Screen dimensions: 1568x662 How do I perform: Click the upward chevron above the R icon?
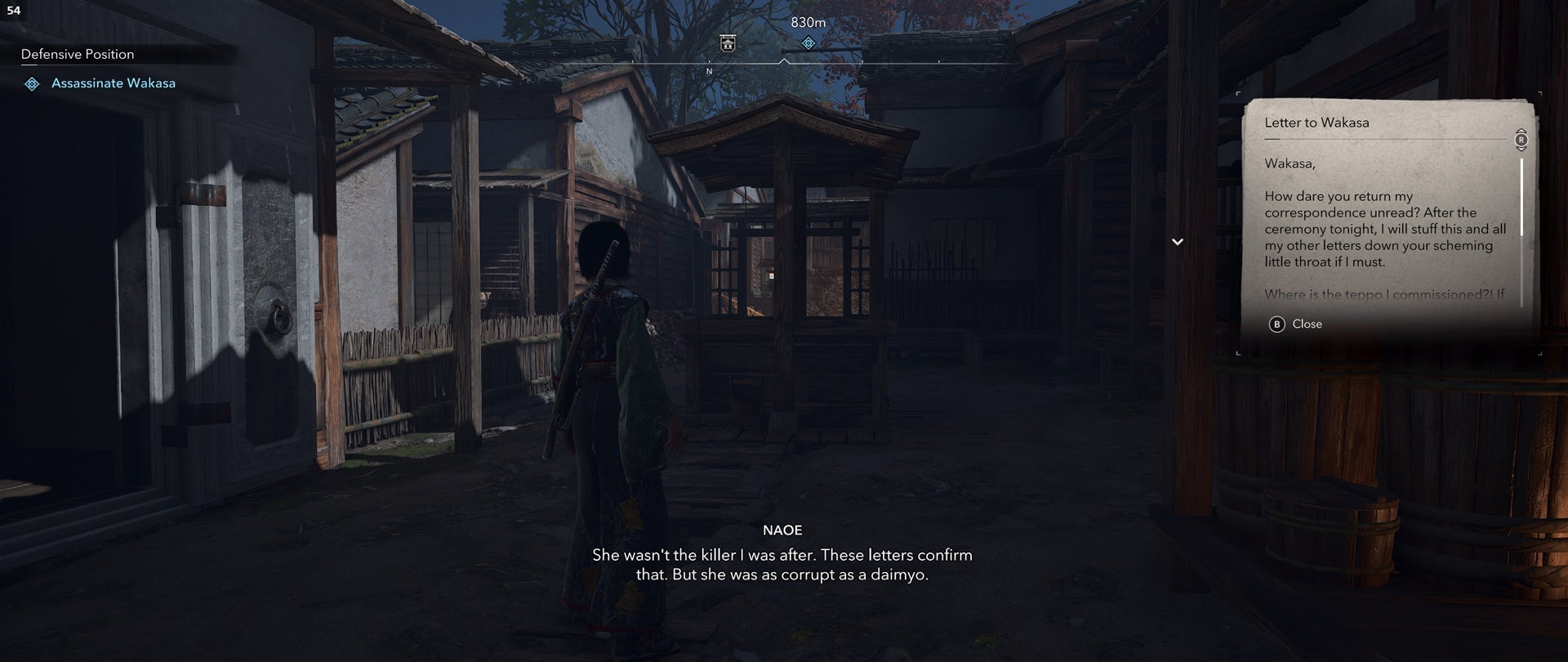[1521, 132]
